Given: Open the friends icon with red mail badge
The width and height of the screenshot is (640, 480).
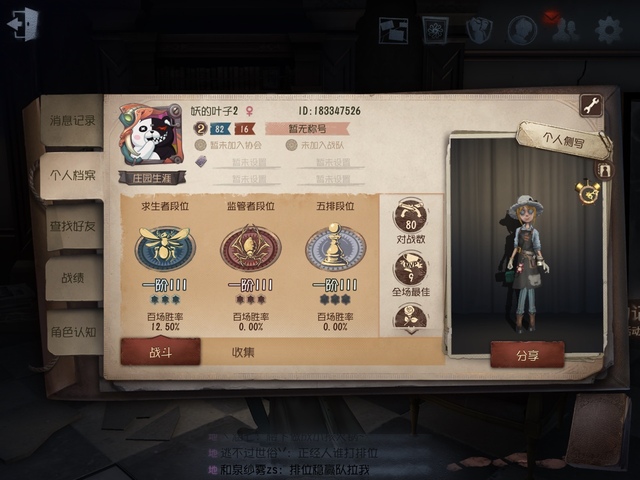Looking at the screenshot, I should pos(565,30).
